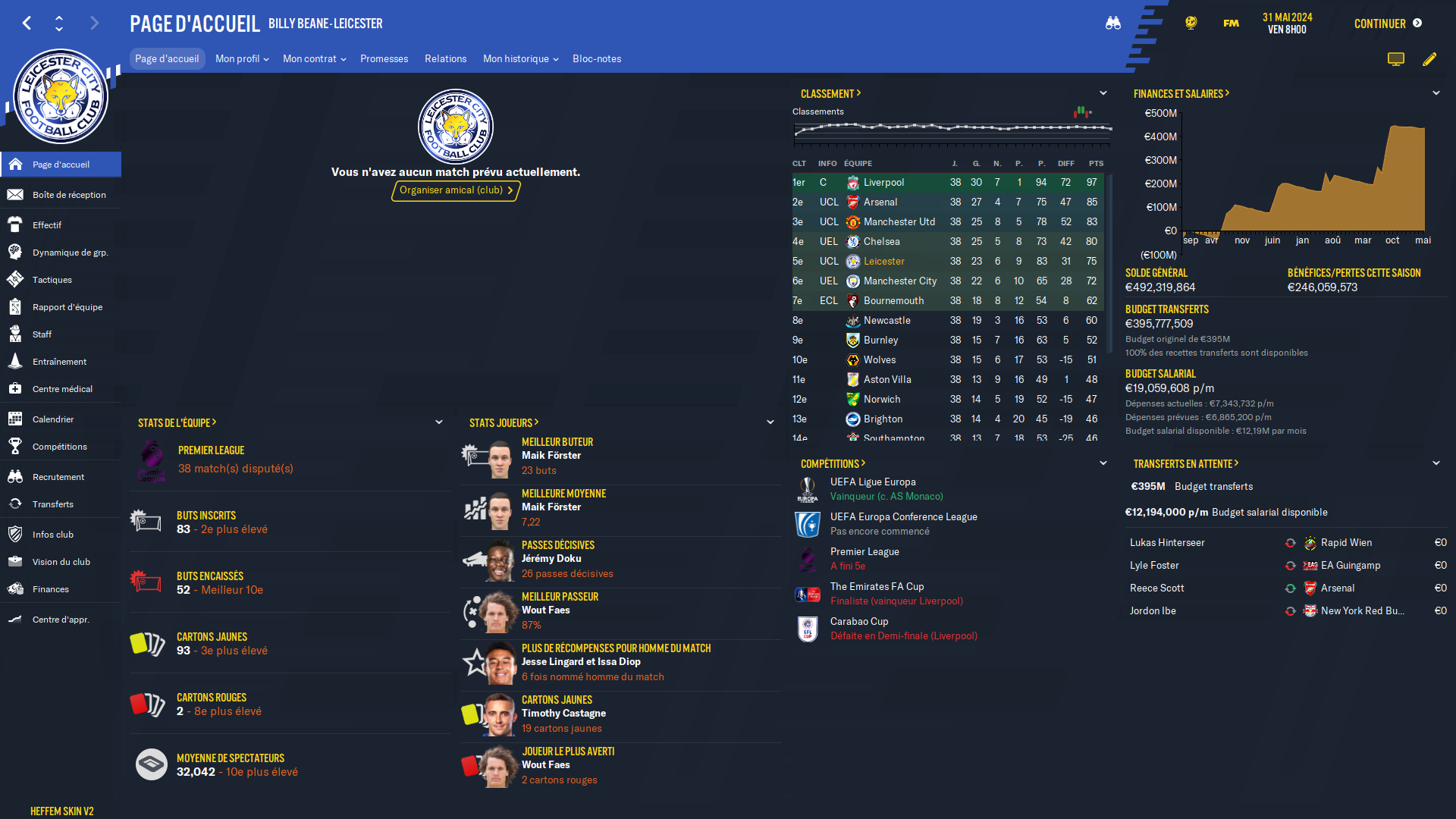1456x819 pixels.
Task: Switch to the Bloc-notes tab
Action: click(x=597, y=58)
